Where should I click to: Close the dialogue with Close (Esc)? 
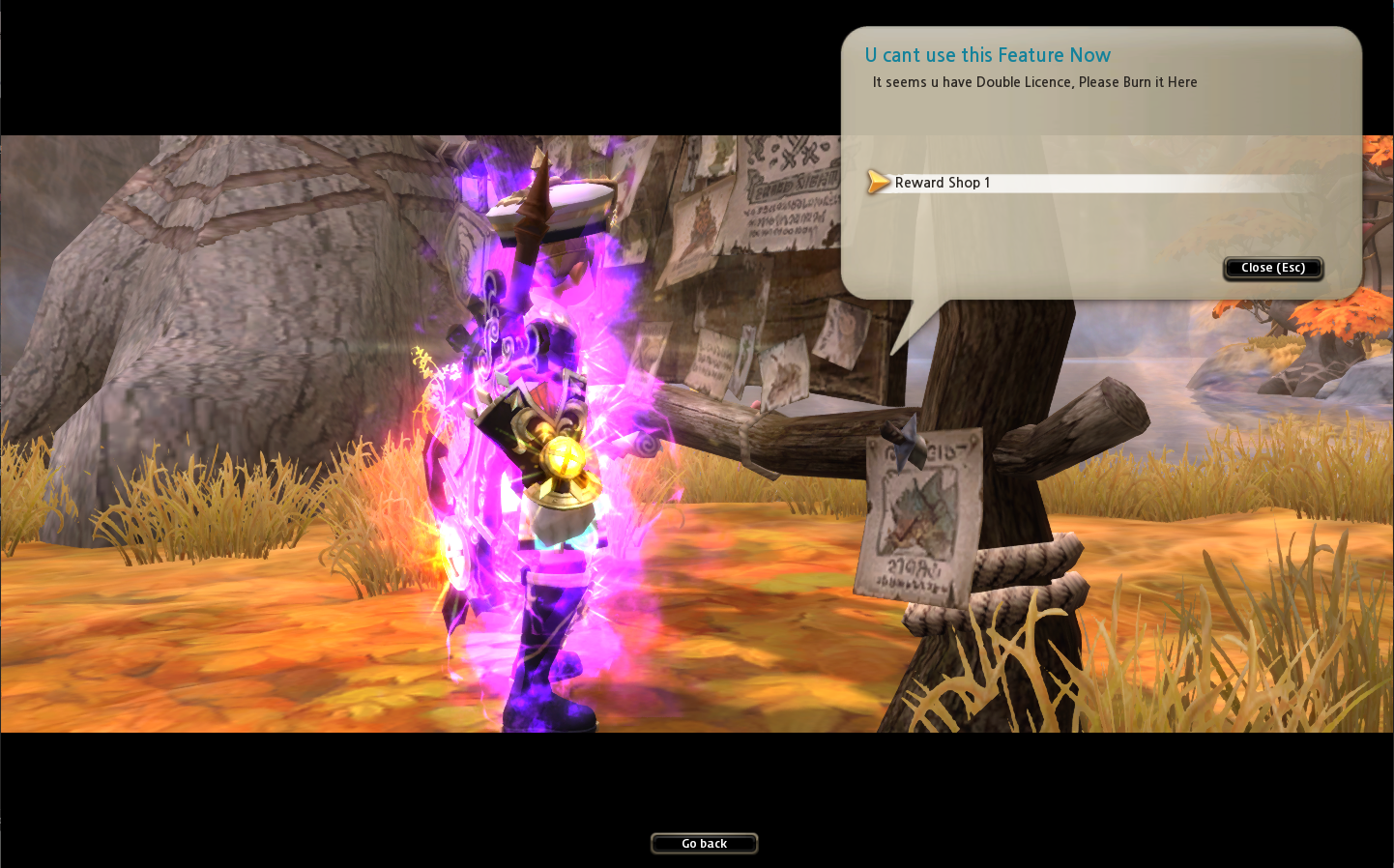click(x=1272, y=268)
